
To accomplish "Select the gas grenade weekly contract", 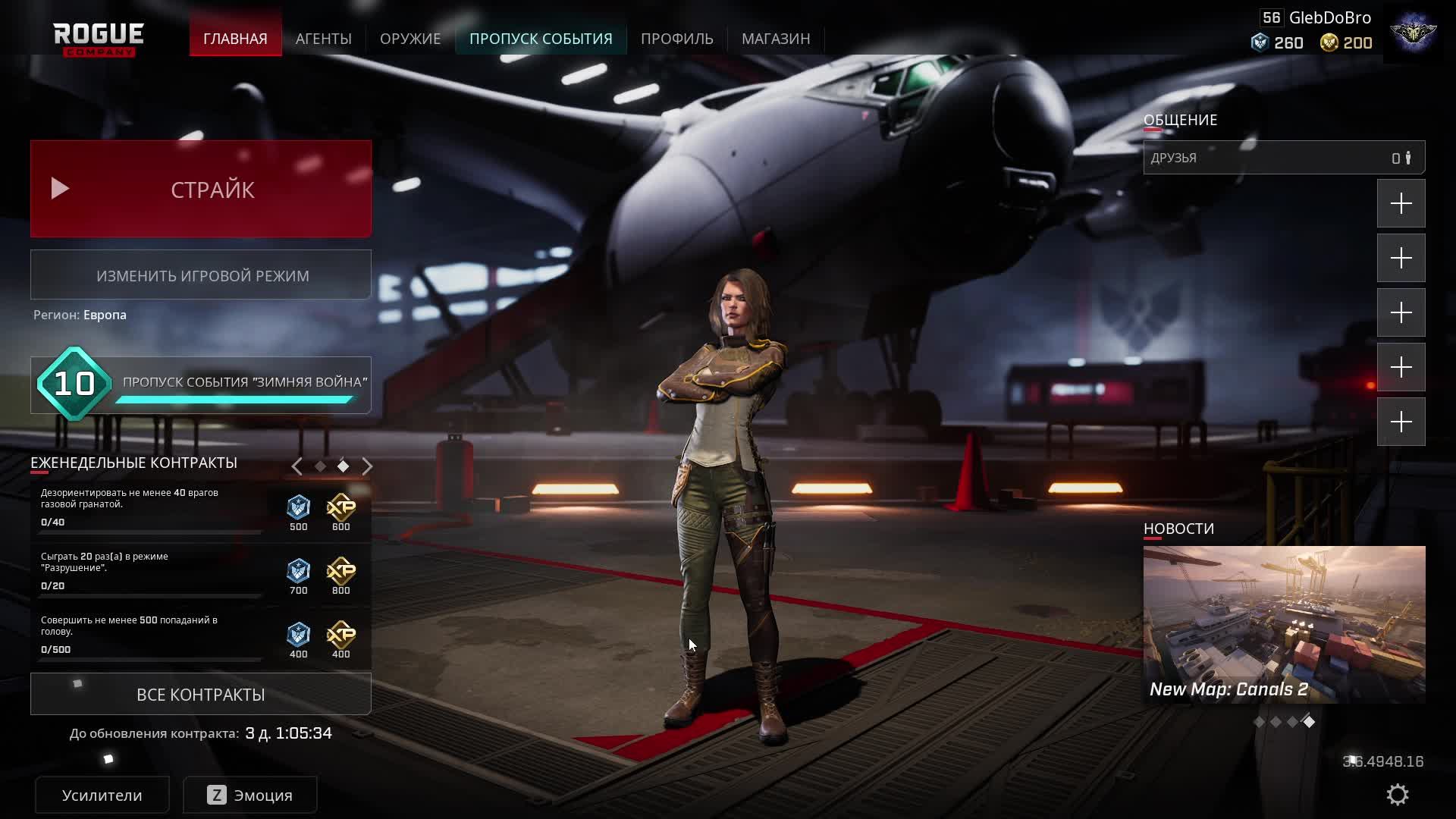I will (x=152, y=507).
